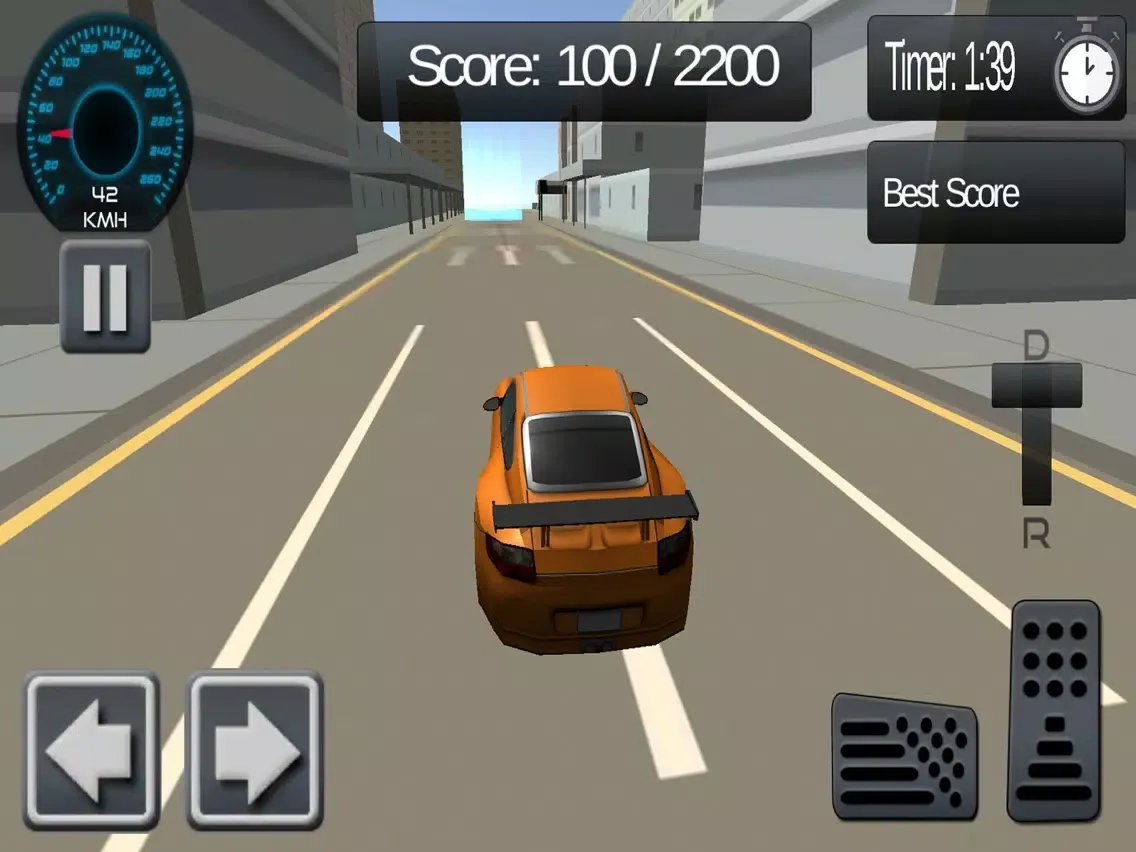1136x852 pixels.
Task: Steer left with the left arrow button
Action: pyautogui.click(x=92, y=750)
